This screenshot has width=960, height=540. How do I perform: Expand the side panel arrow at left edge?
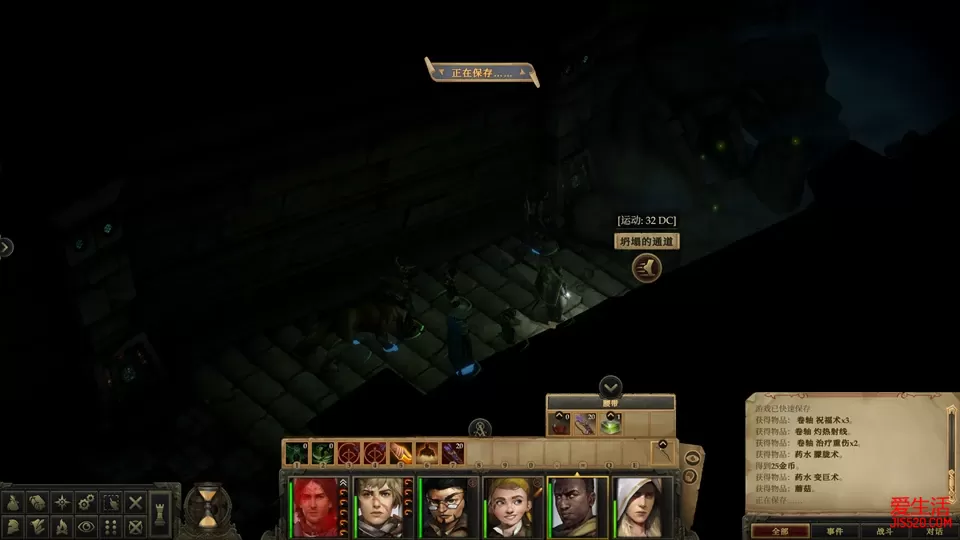pos(5,246)
